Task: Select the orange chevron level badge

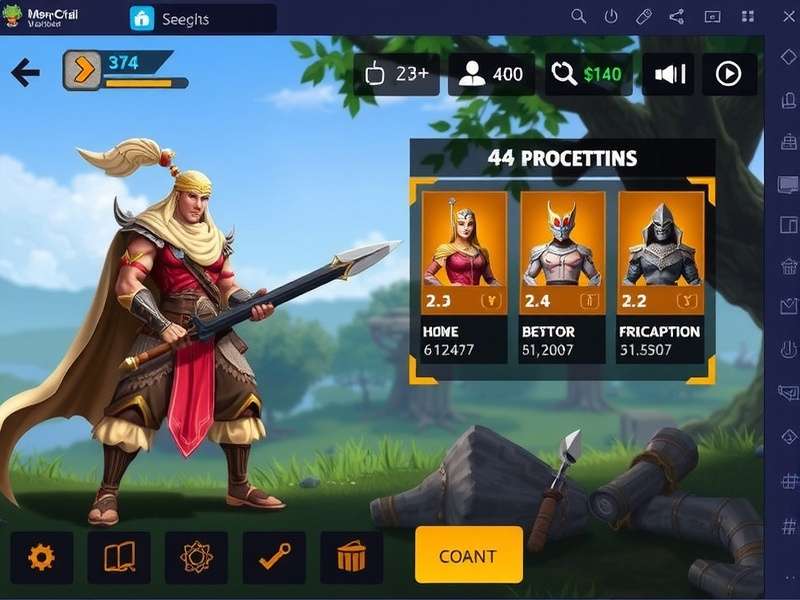Action: [x=82, y=71]
